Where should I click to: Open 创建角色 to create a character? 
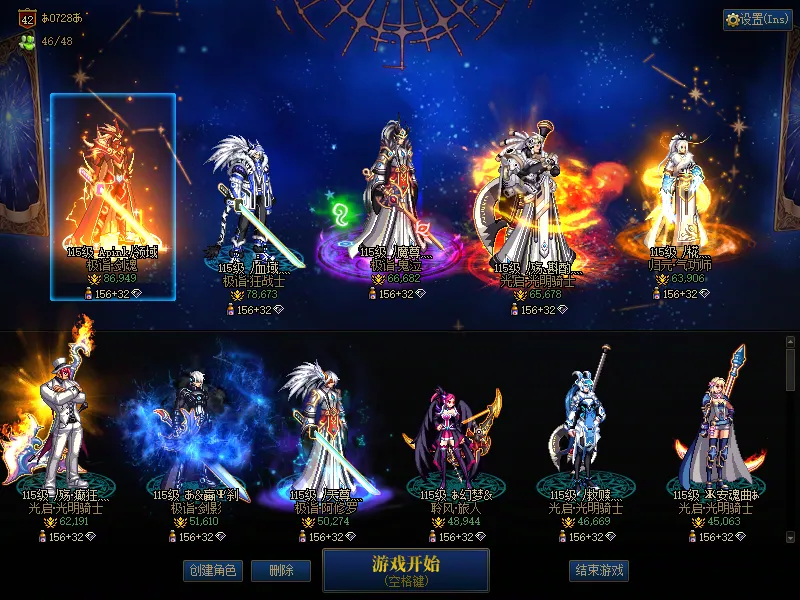coord(212,570)
